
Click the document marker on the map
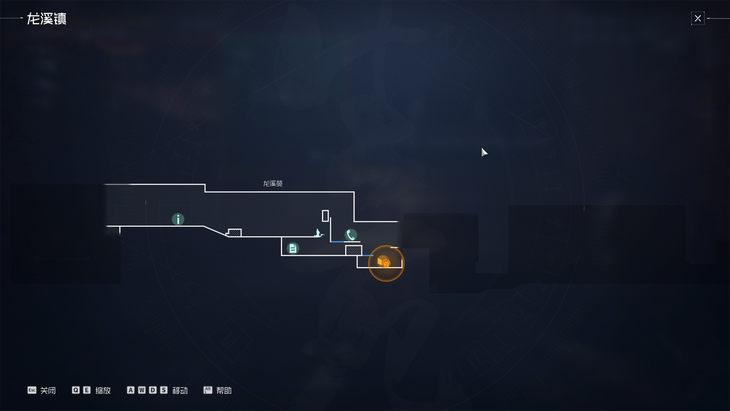pos(293,248)
